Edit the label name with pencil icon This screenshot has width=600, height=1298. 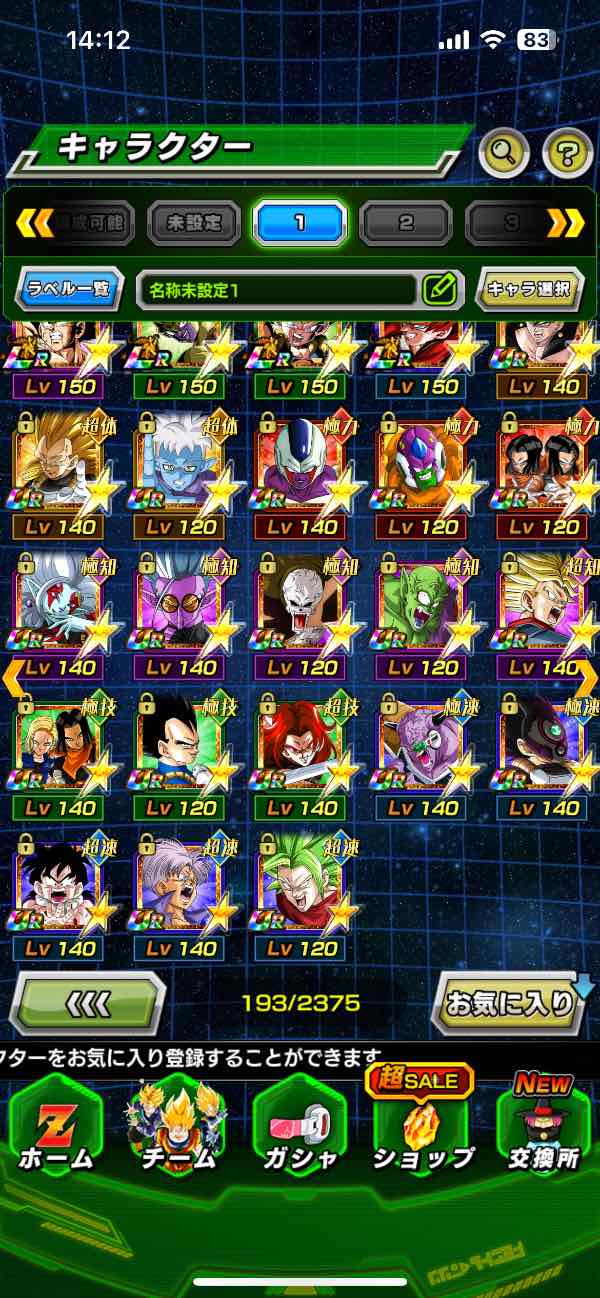click(x=439, y=290)
